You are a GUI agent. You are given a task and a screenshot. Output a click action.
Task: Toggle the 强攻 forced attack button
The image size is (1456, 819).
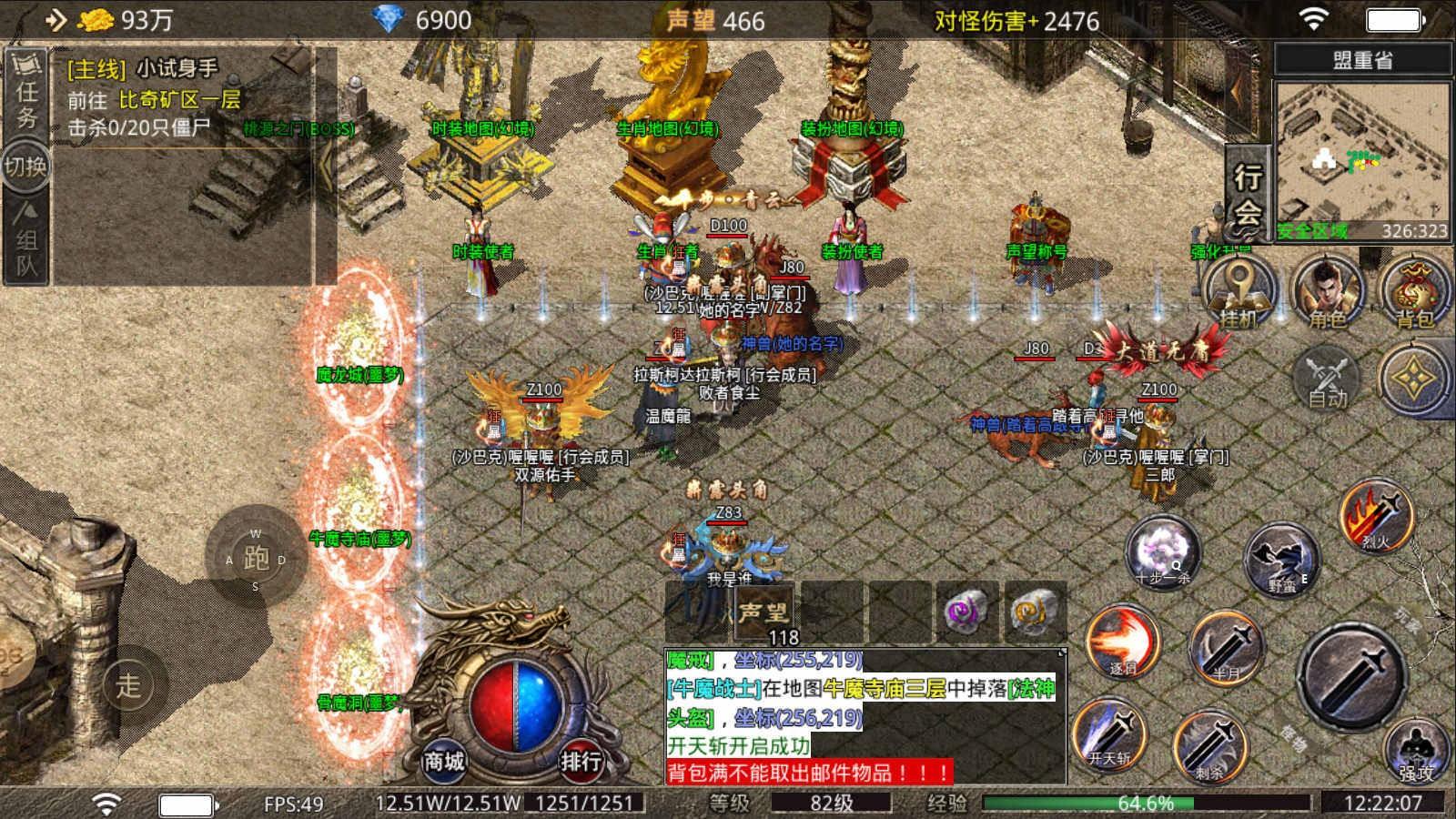coord(1416,751)
